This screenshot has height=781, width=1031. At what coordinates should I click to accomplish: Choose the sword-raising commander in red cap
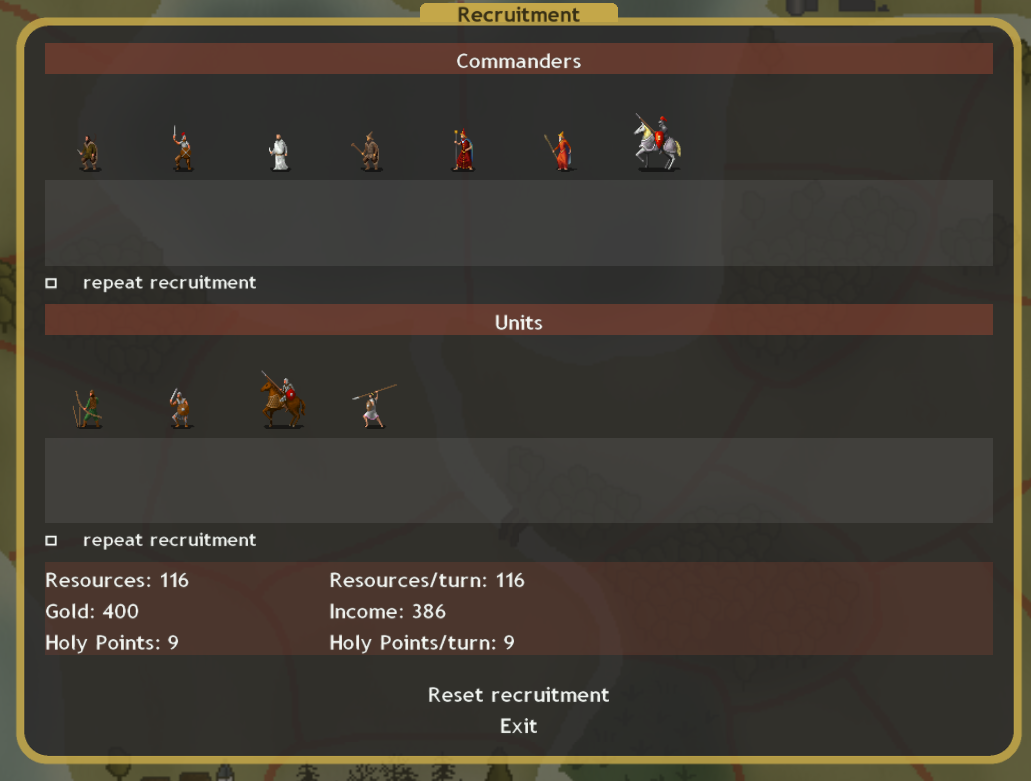pos(181,149)
